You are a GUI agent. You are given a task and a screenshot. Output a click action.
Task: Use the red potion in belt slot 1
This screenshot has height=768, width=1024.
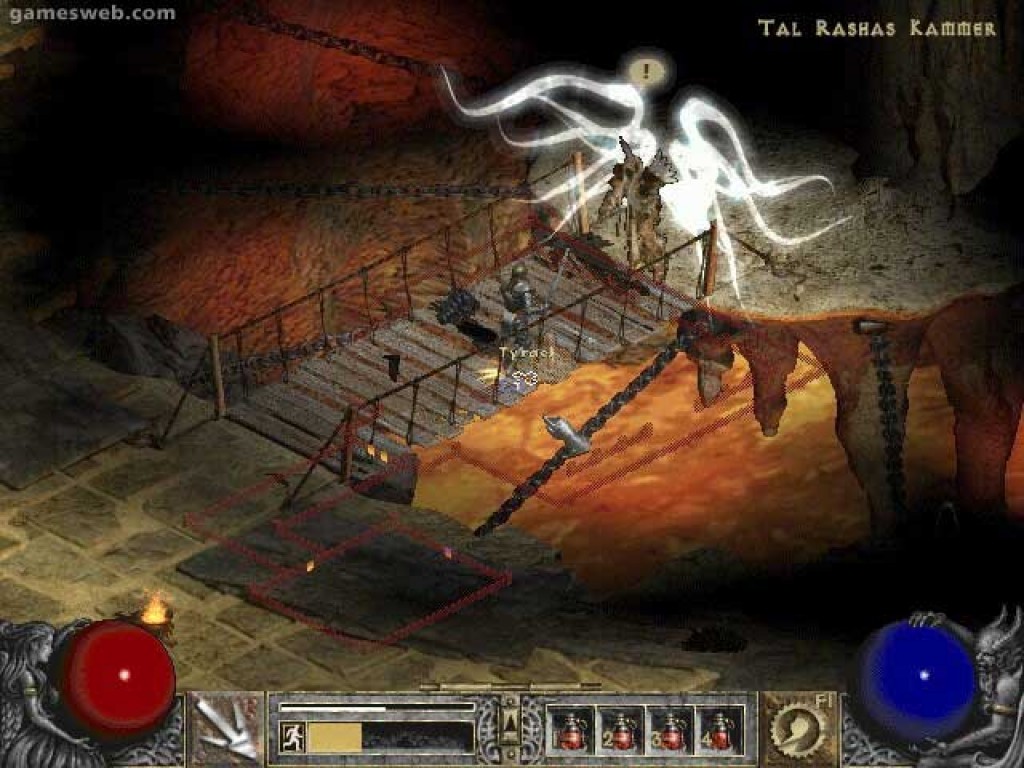[x=573, y=729]
